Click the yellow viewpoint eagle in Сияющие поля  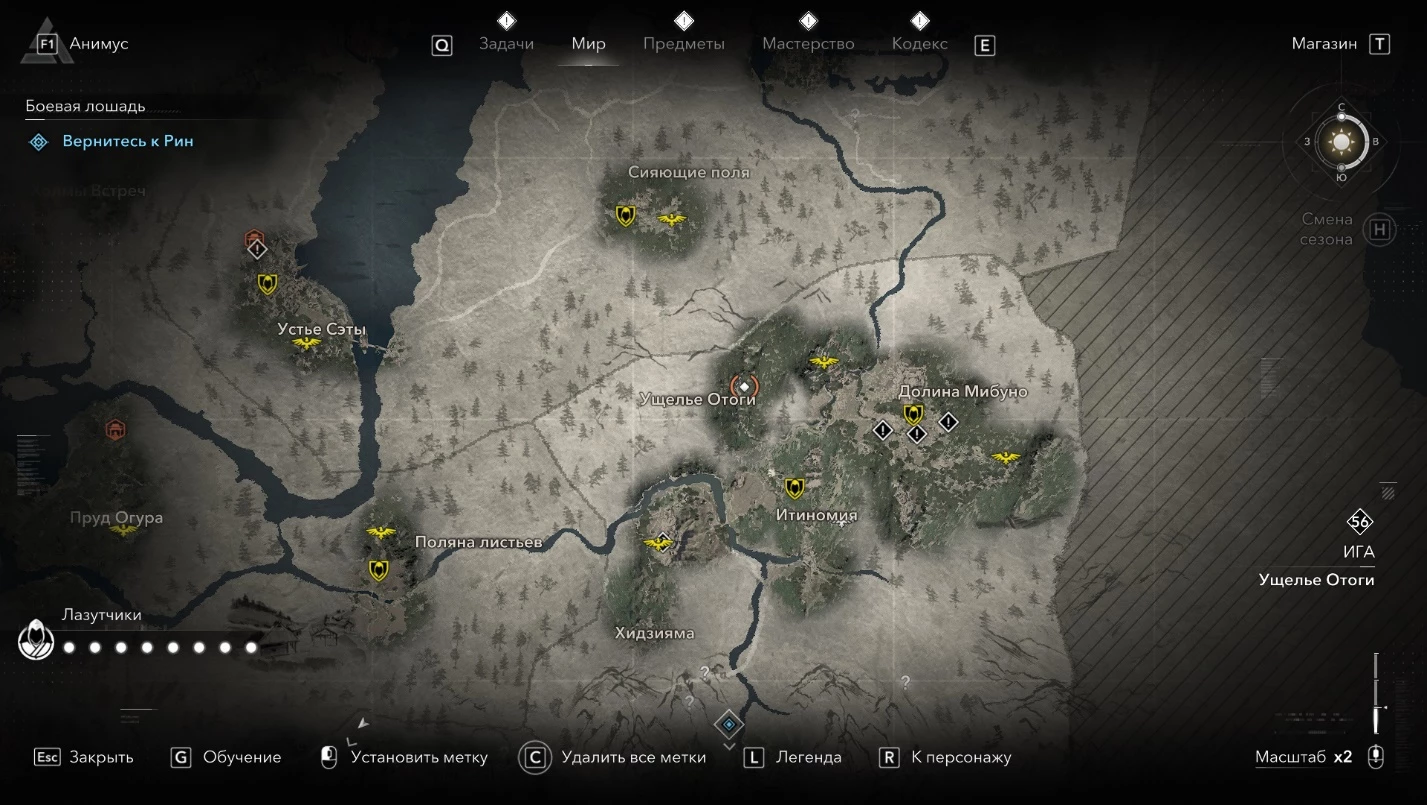[672, 219]
